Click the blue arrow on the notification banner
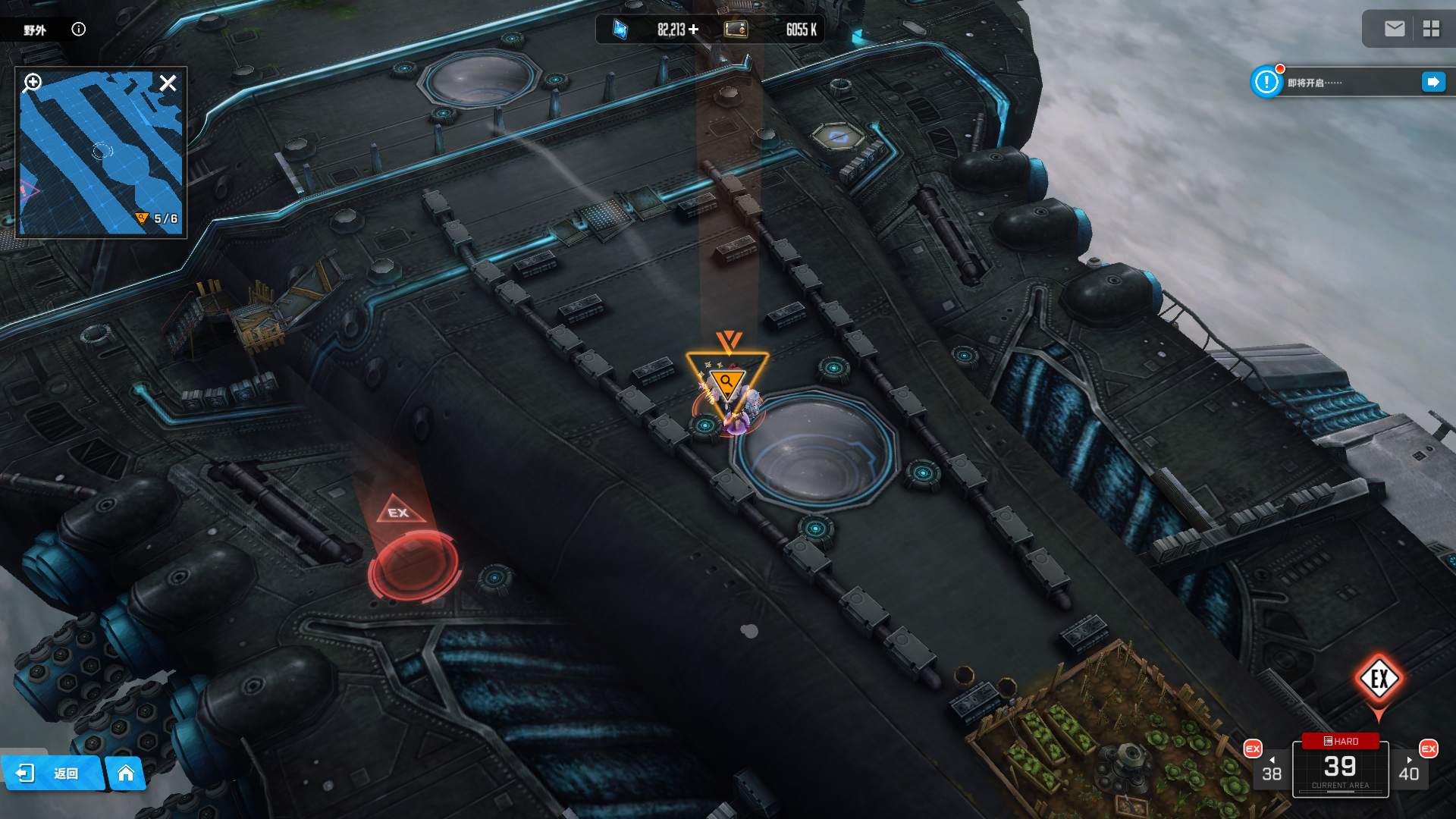Screen dimensions: 1456x819 point(1433,82)
